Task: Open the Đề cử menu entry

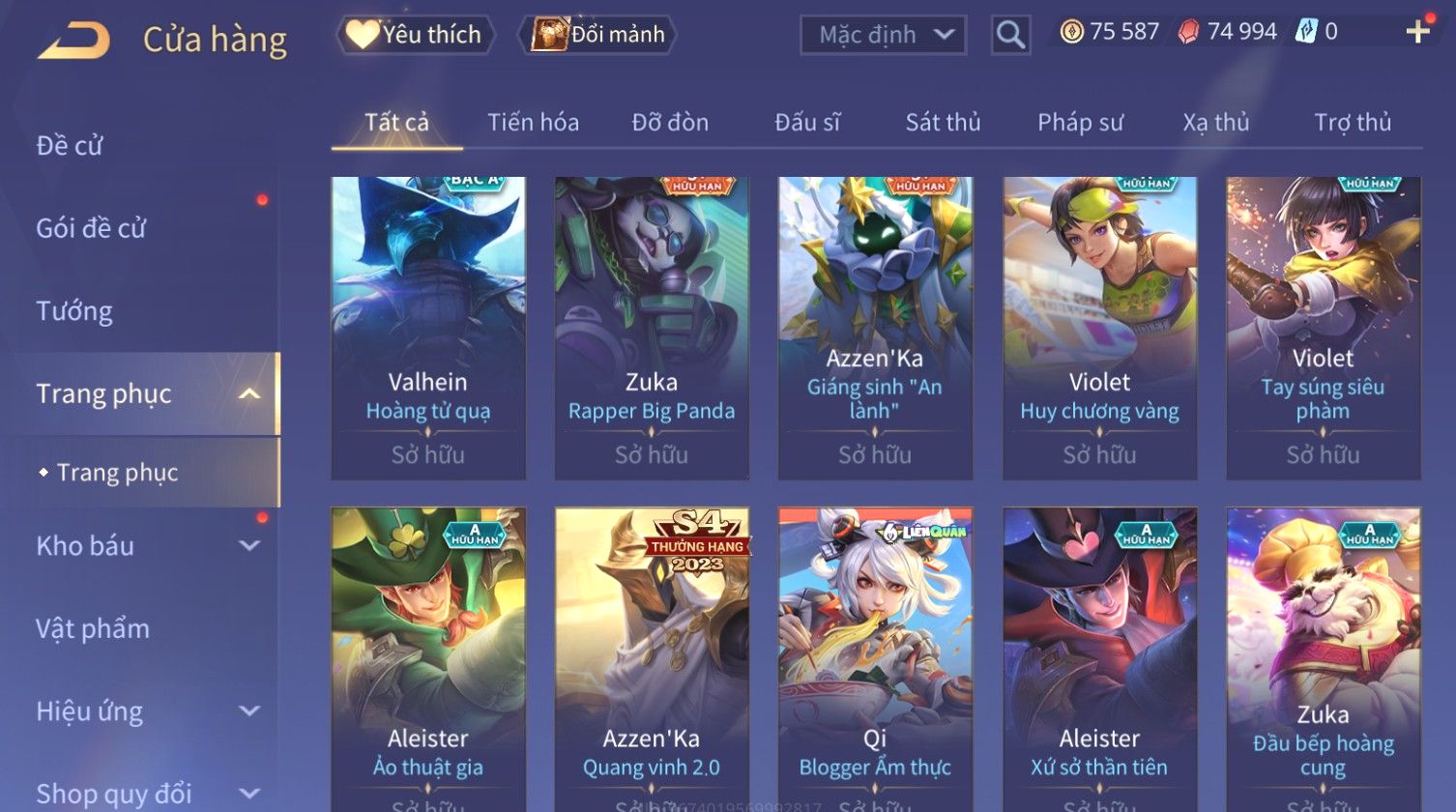Action: (70, 146)
